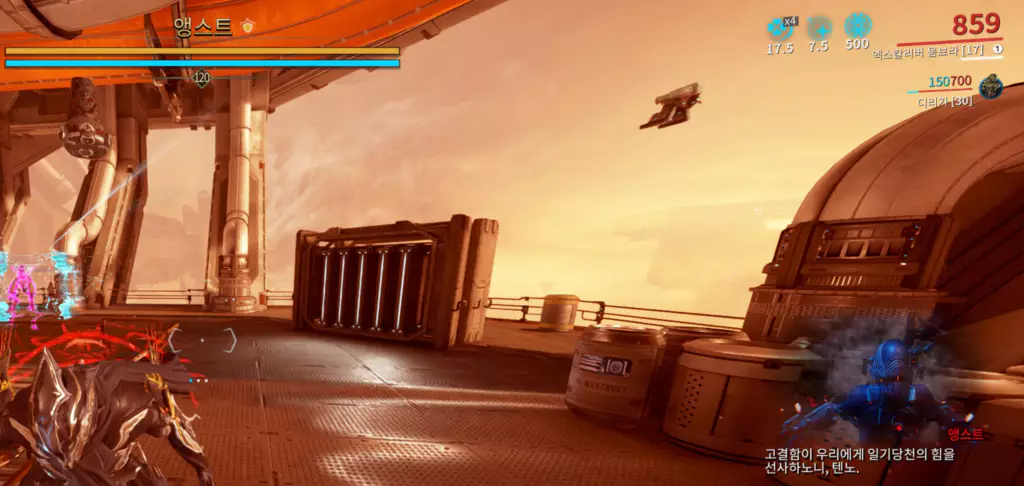Click the snowflake buff icon showing 500
The width and height of the screenshot is (1024, 486).
[x=857, y=26]
